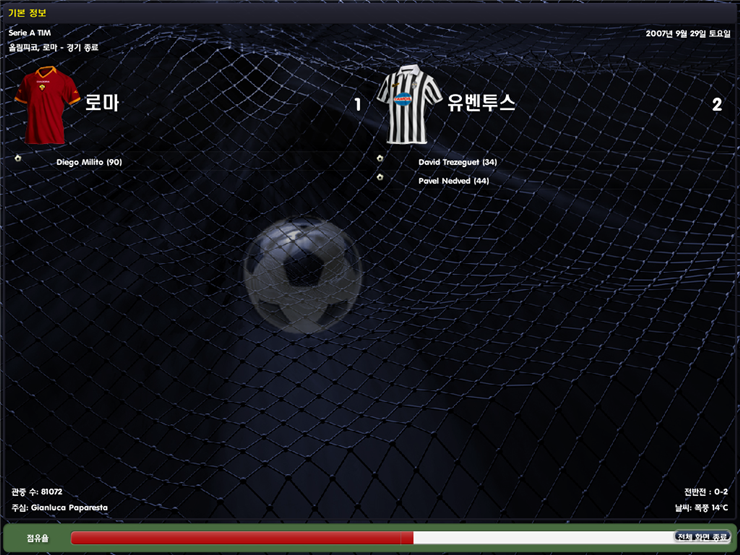Image resolution: width=740 pixels, height=555 pixels.
Task: Click the 전체 화면 종료 exit fullscreen button
Action: pos(702,537)
